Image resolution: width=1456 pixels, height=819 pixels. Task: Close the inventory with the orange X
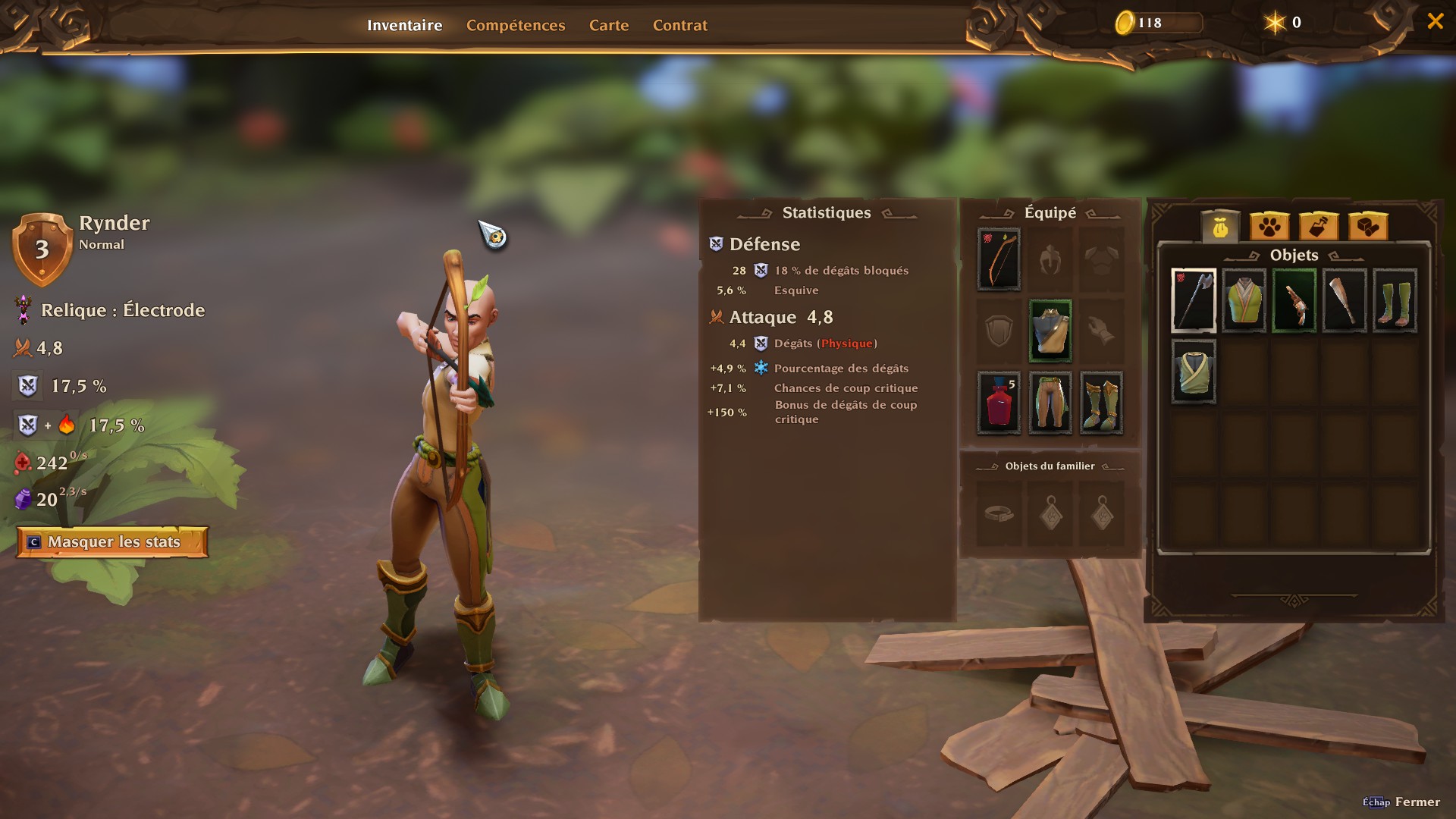click(x=1435, y=21)
